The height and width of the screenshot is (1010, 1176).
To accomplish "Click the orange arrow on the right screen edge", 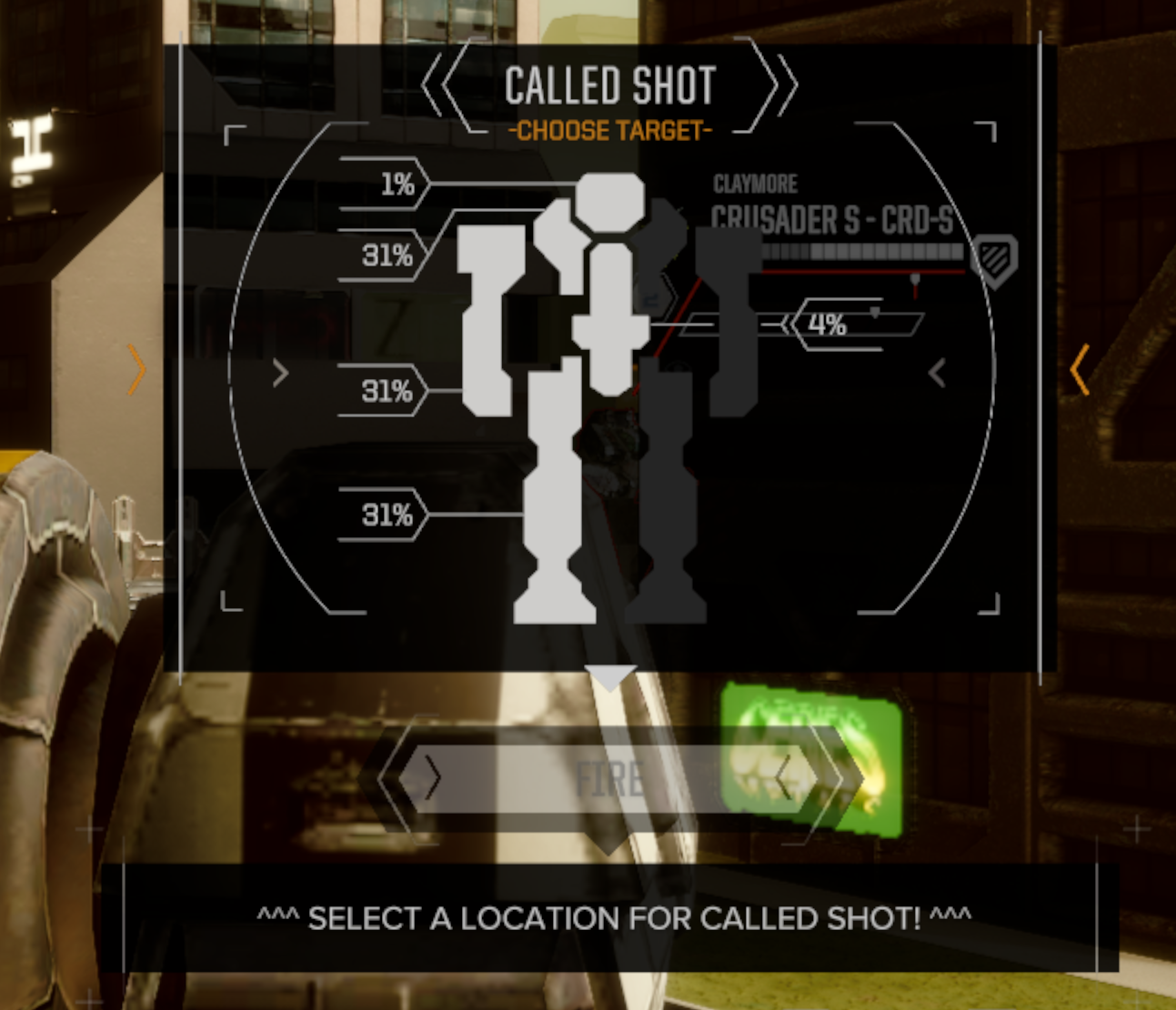I will tap(1079, 369).
